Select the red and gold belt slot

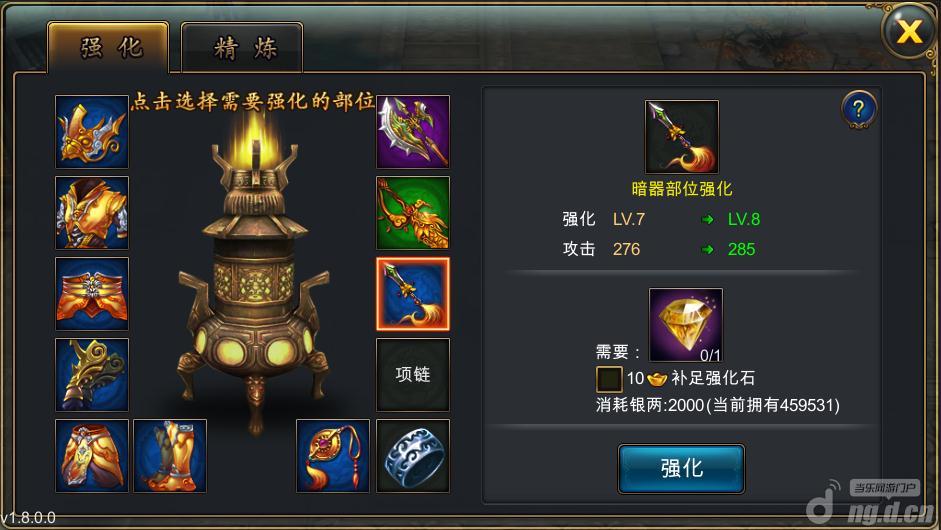(x=92, y=294)
